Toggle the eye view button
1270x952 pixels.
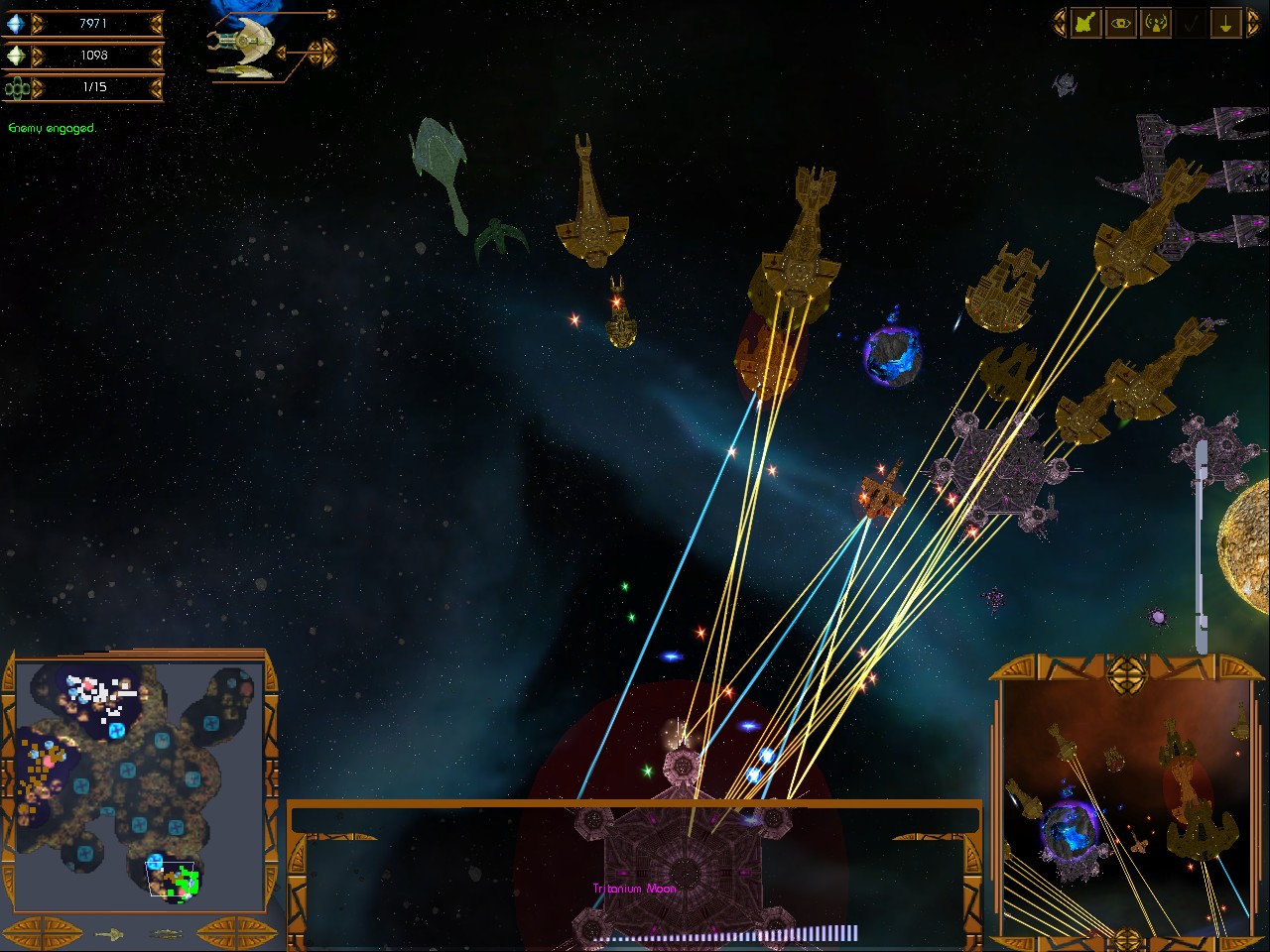coord(1120,24)
